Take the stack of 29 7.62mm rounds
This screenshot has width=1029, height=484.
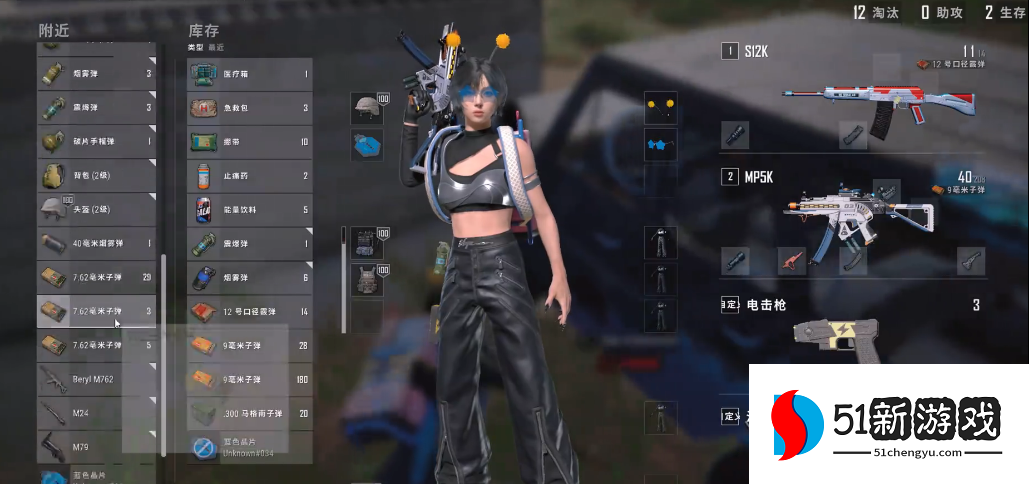(96, 277)
